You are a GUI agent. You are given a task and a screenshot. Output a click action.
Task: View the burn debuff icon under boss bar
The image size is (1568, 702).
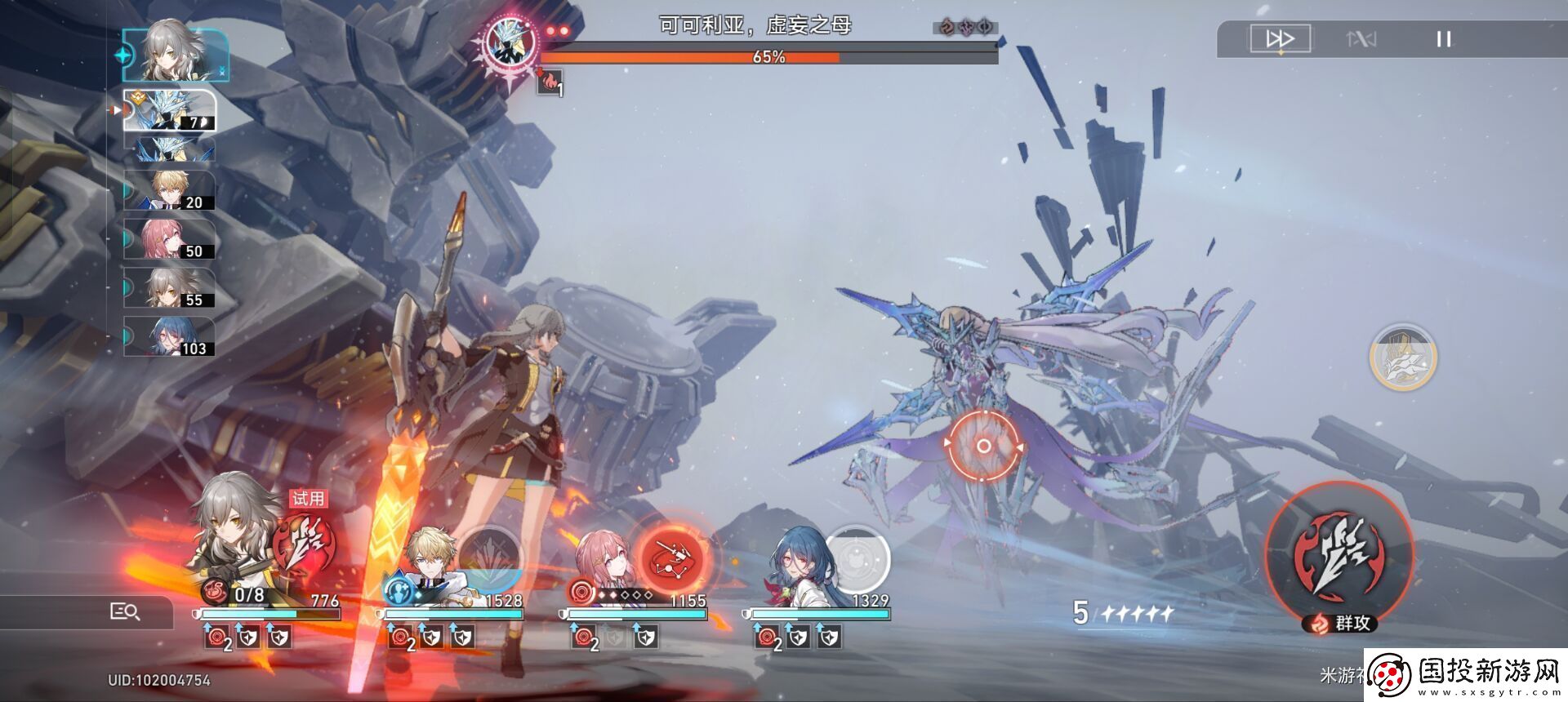549,82
